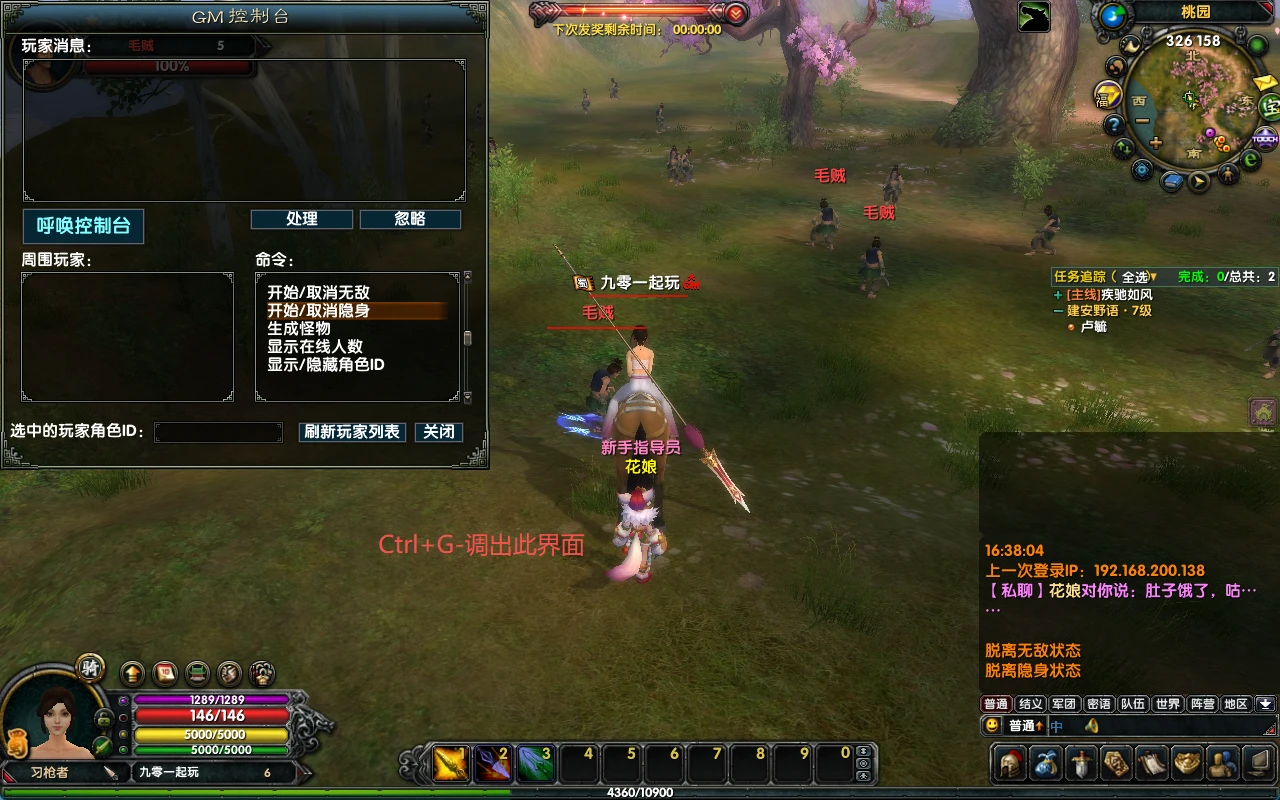
Task: Open the helmet character menu icon
Action: [1010, 764]
